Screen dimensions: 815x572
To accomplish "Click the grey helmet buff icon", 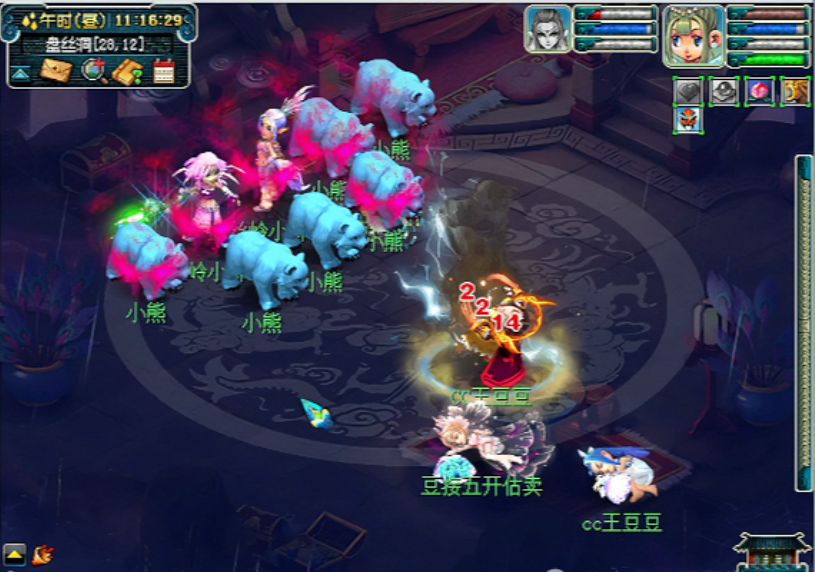I will (723, 92).
